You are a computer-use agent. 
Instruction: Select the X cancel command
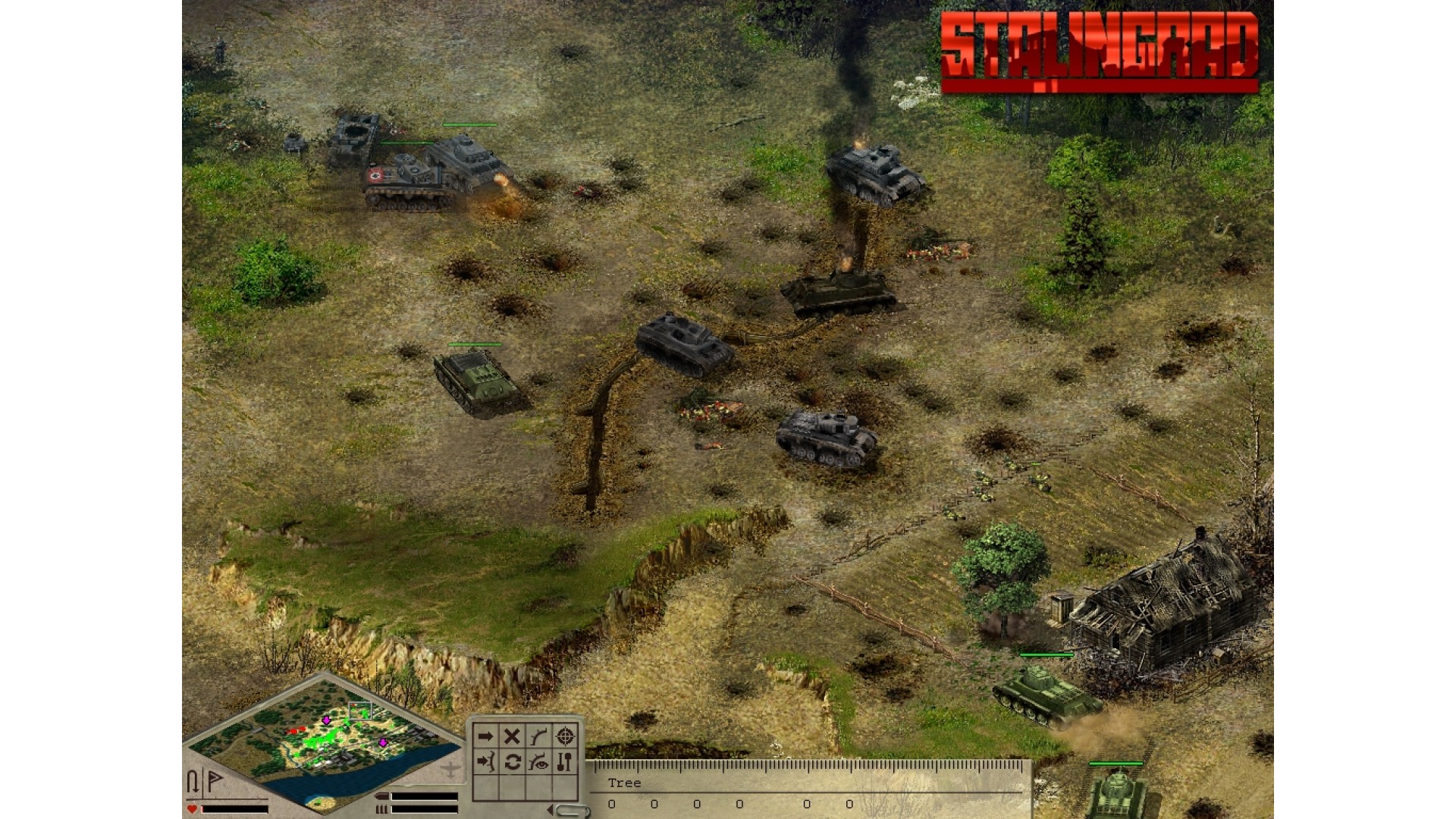click(512, 736)
